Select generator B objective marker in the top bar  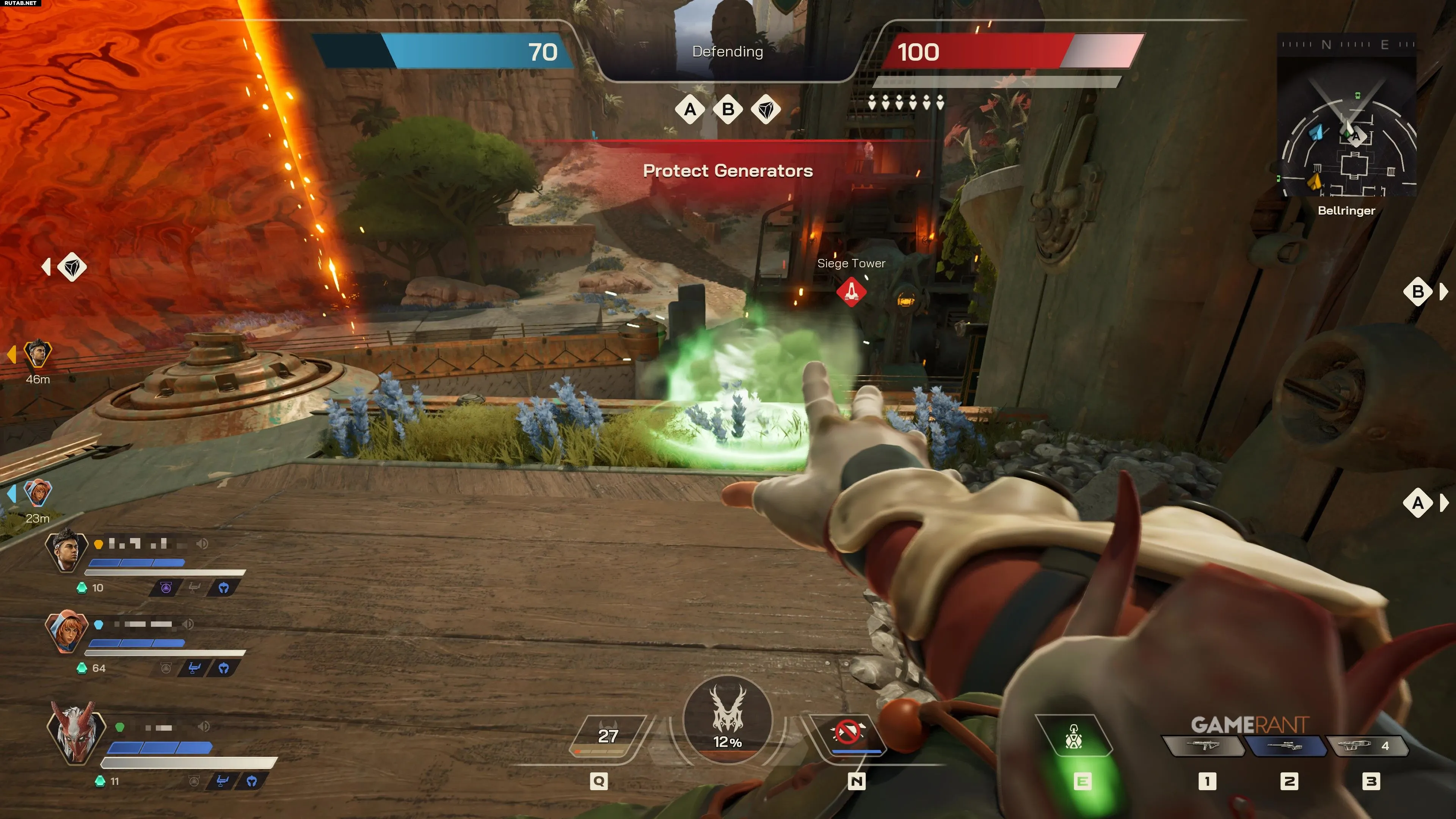[728, 109]
